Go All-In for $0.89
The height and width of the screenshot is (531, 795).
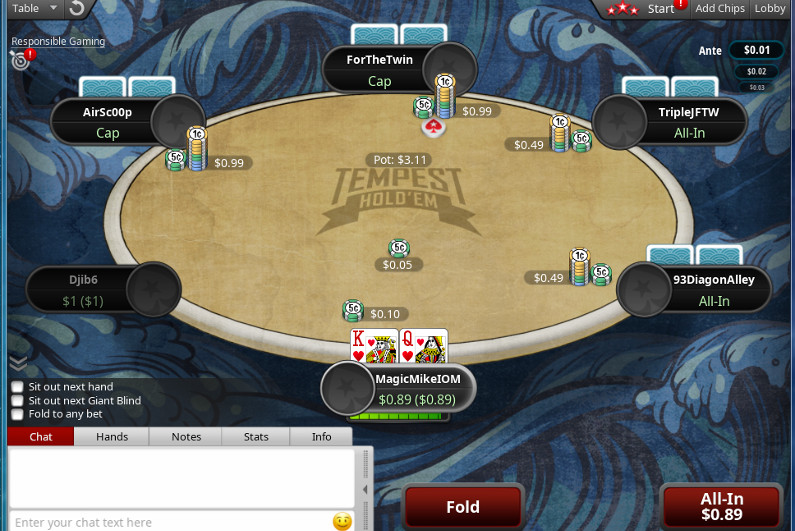point(721,506)
